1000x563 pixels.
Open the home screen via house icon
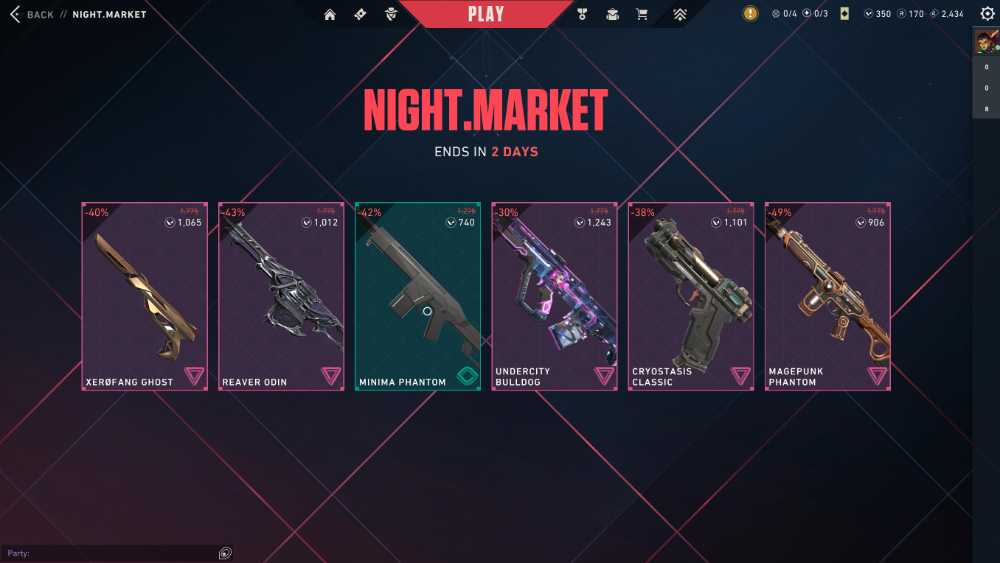tap(330, 14)
